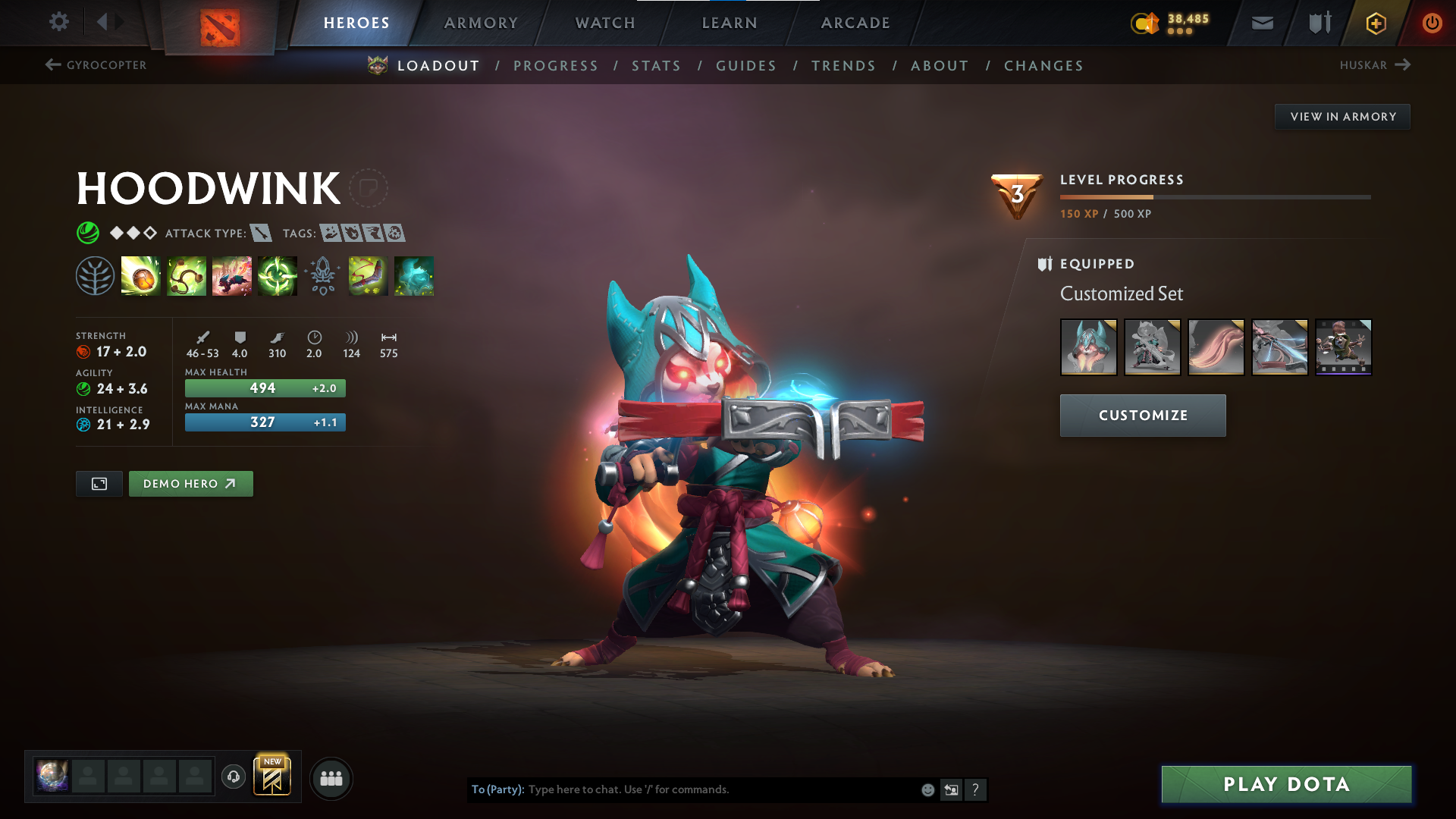Toggle the Aghanim's Scepter upgrade icon

click(322, 276)
